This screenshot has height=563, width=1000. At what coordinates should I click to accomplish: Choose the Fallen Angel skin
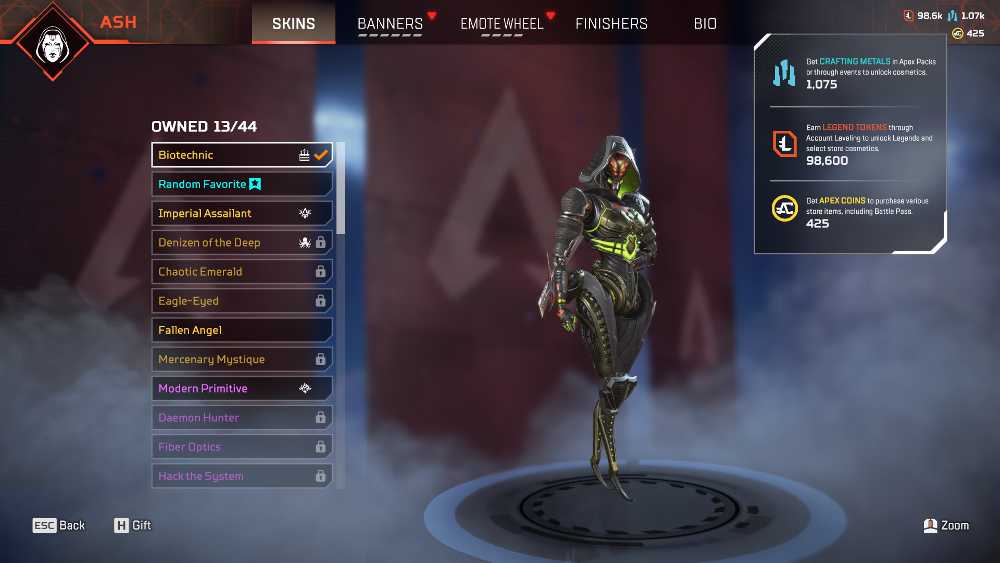point(242,330)
